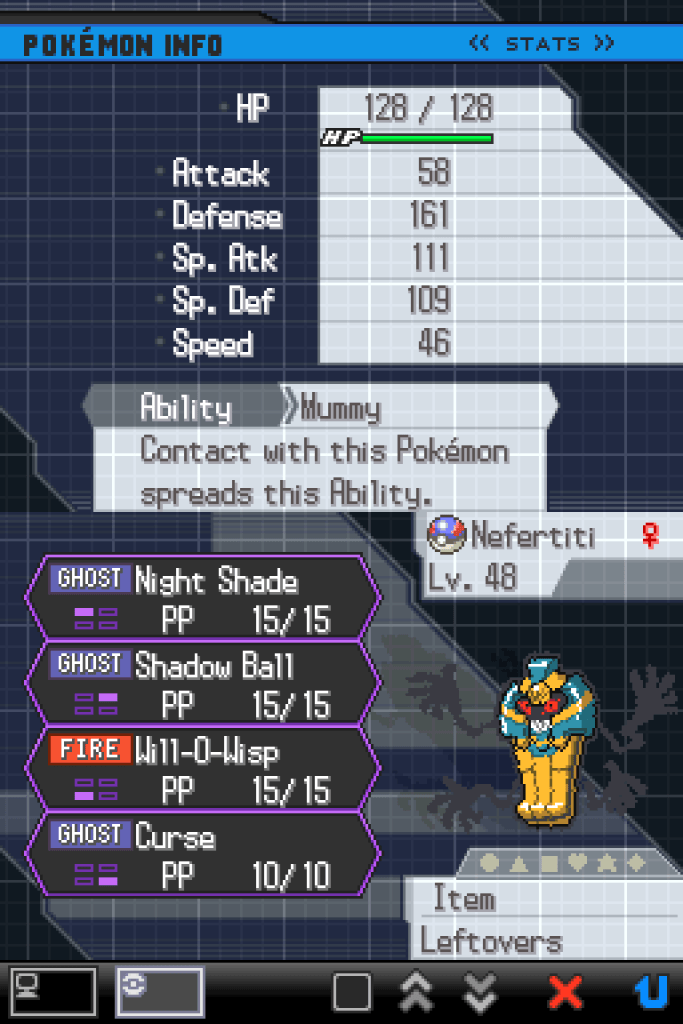683x1024 pixels.
Task: Open the PC screen icon tab
Action: [54, 991]
